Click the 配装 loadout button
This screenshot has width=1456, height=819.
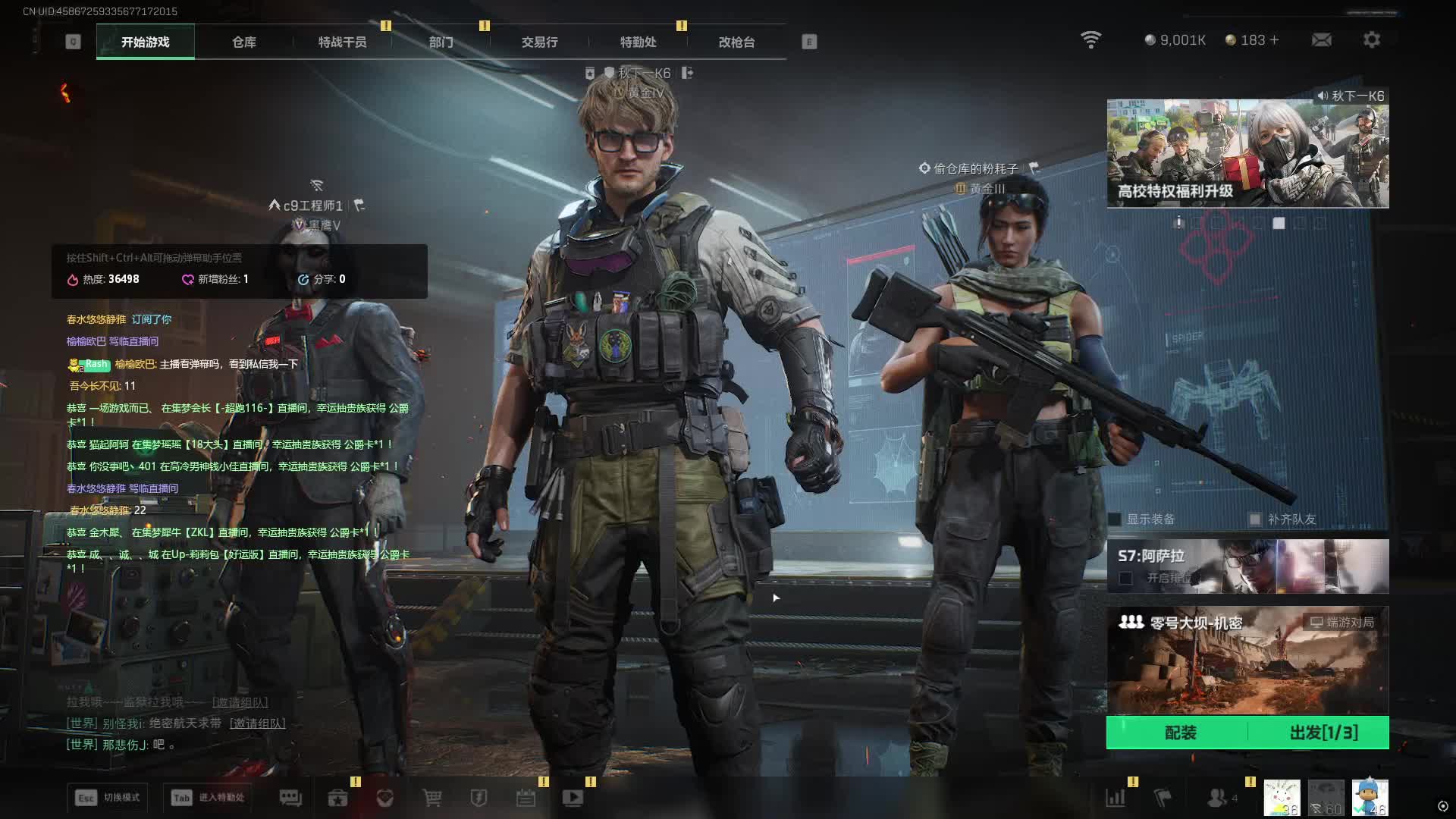pyautogui.click(x=1179, y=733)
